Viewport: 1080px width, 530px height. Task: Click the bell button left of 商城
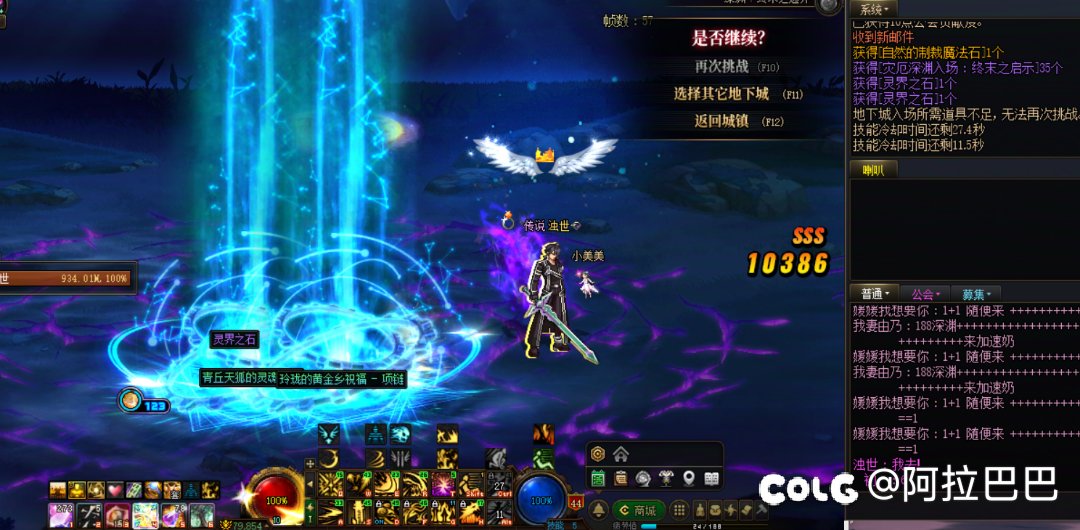(599, 510)
